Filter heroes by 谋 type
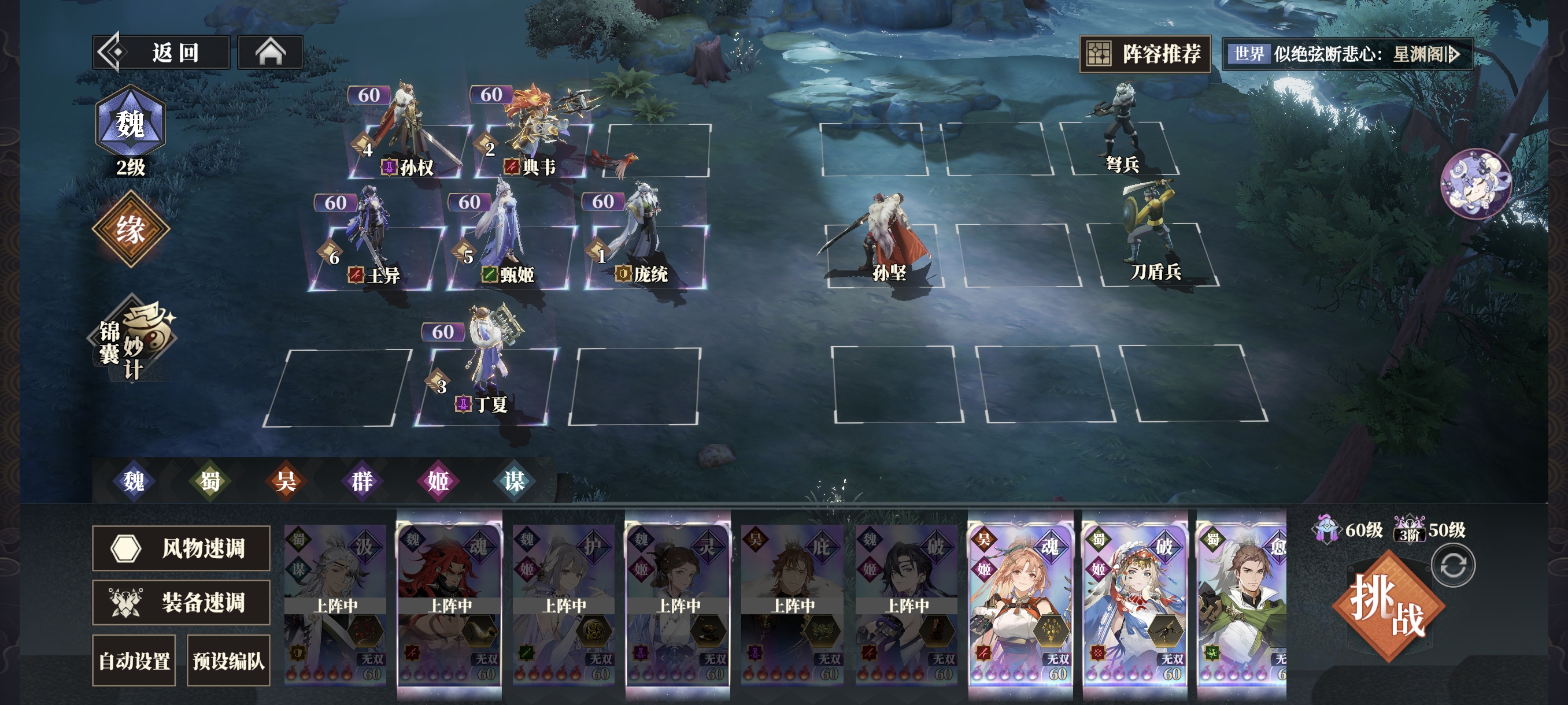Image resolution: width=1568 pixels, height=705 pixels. point(514,481)
